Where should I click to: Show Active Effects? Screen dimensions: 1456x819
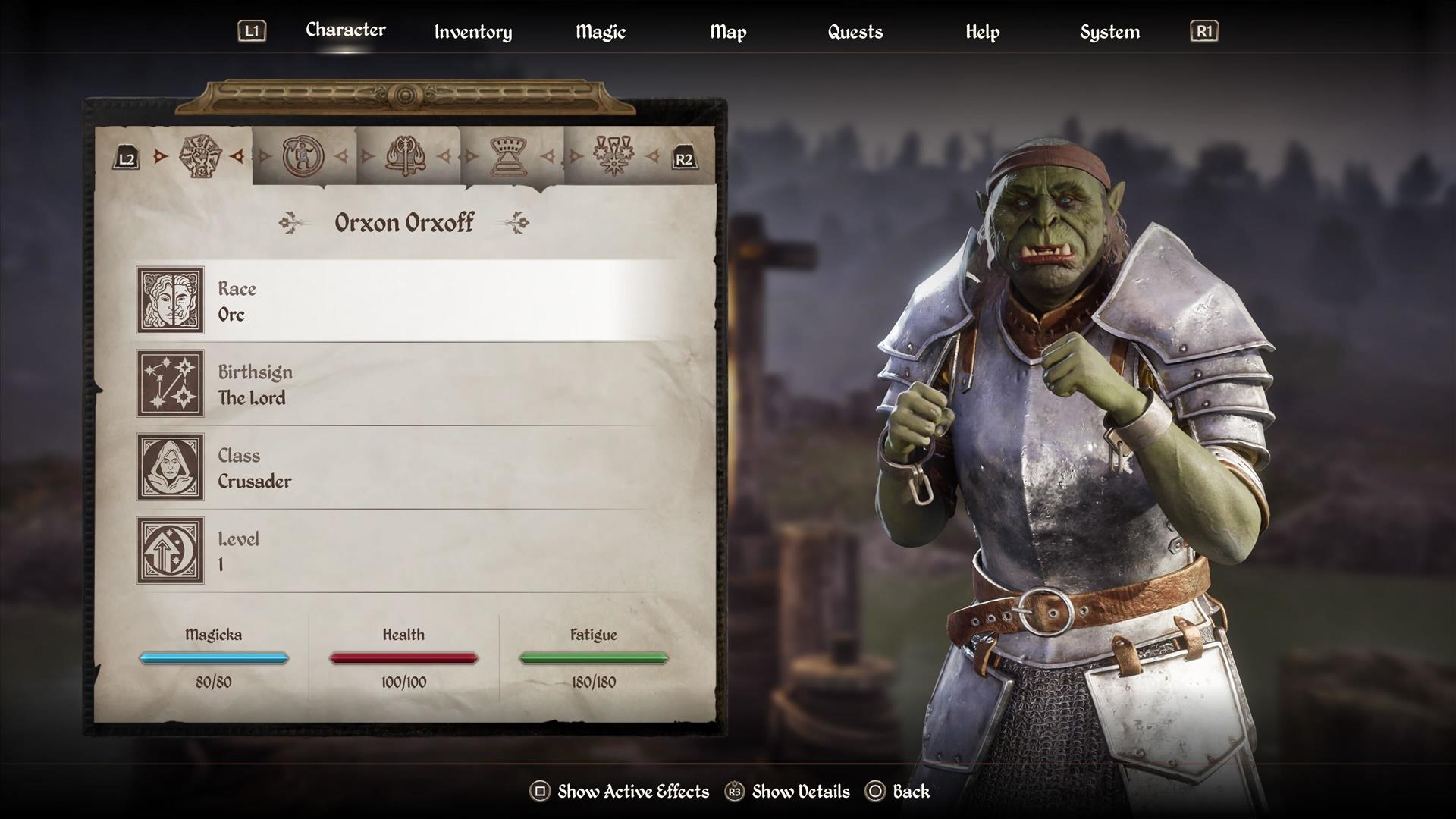pos(620,792)
